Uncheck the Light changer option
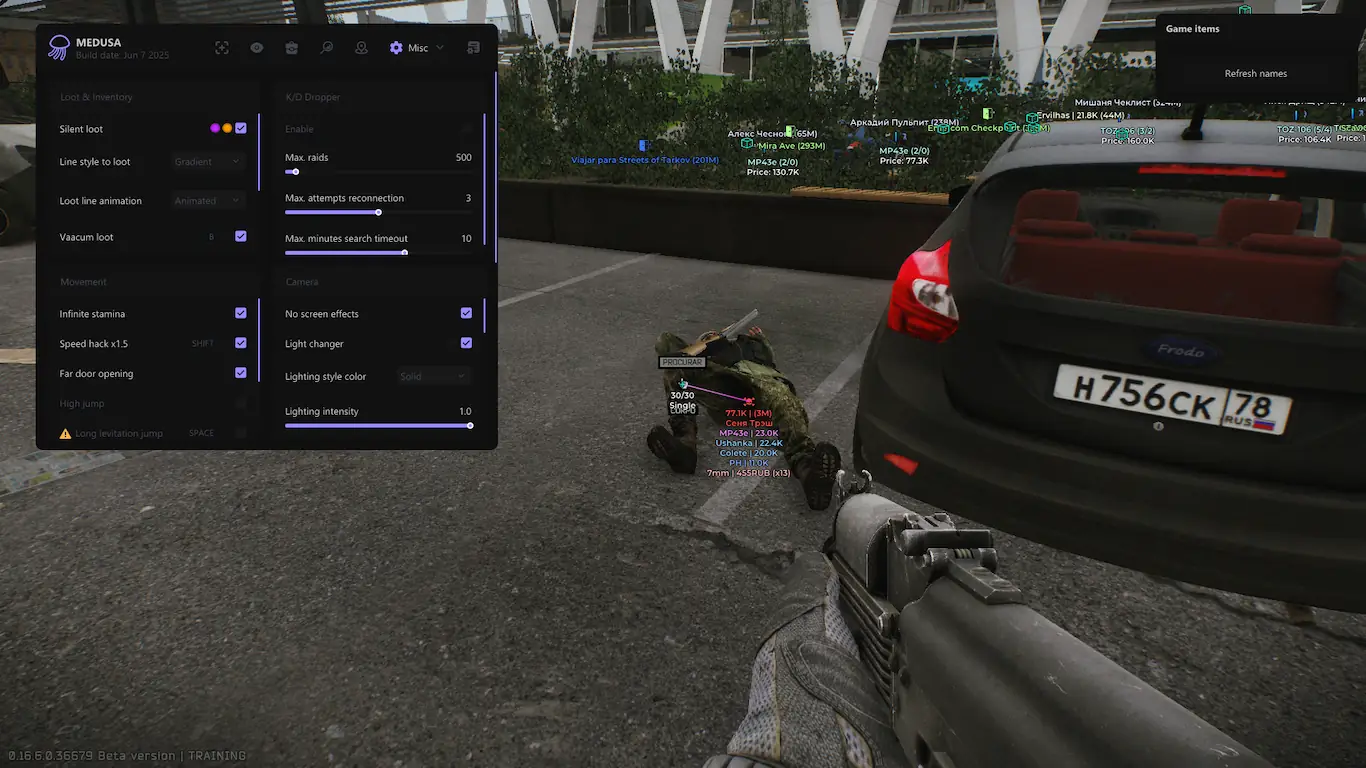 coord(466,343)
